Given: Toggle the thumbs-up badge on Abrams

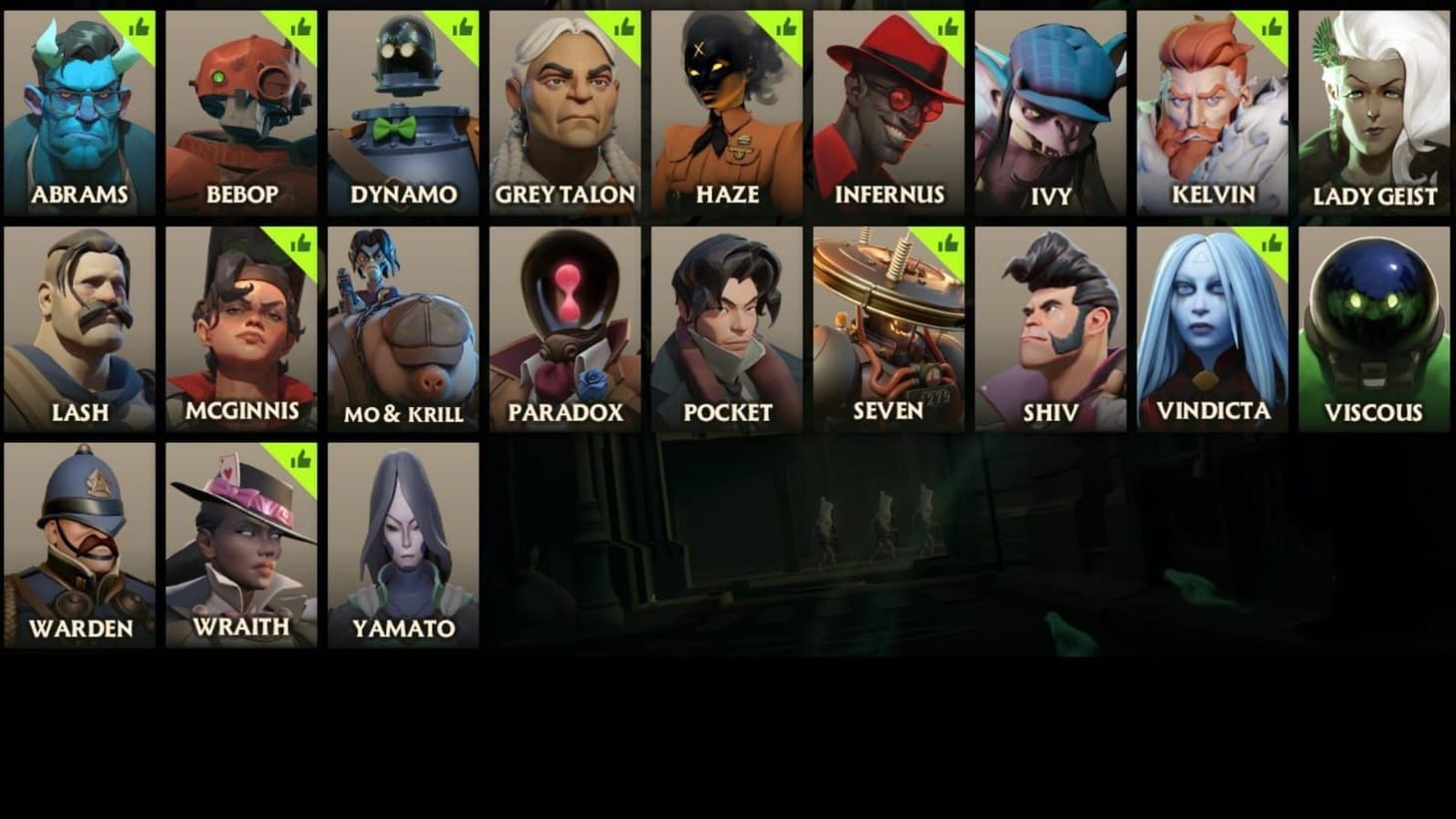Looking at the screenshot, I should coord(139,25).
